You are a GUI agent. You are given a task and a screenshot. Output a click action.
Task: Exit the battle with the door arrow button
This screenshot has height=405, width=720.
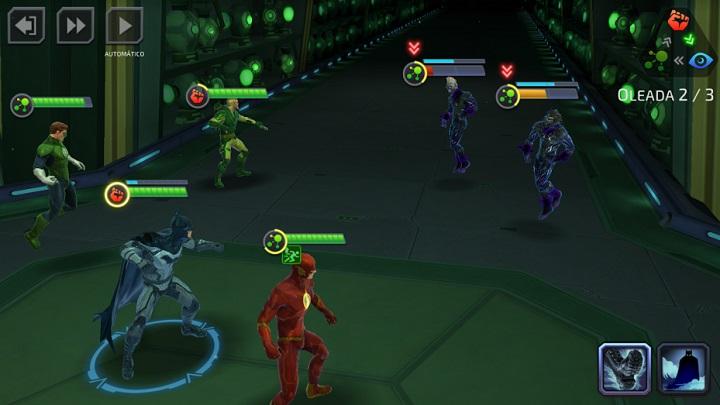(x=26, y=25)
